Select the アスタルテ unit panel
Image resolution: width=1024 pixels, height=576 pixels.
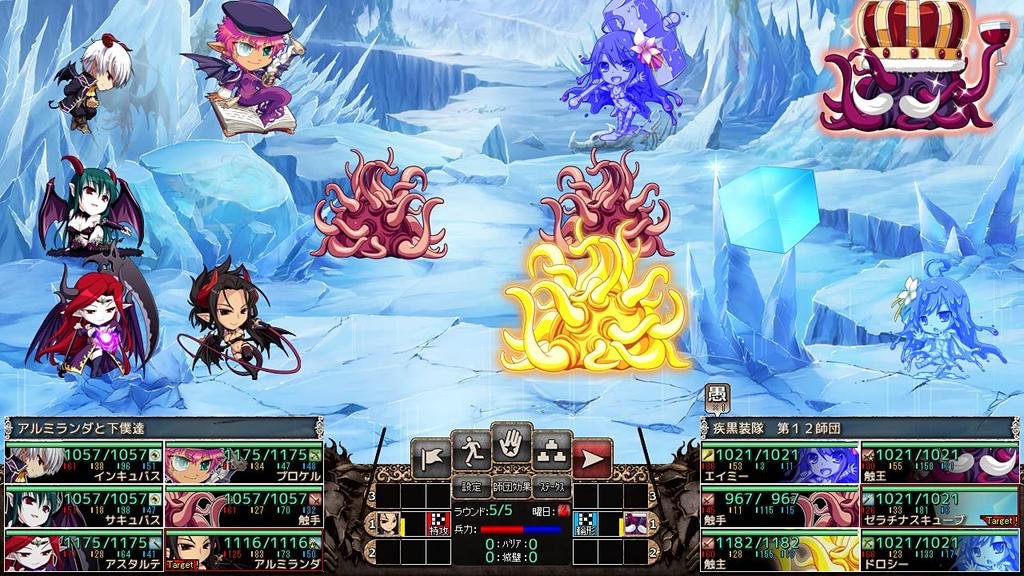tap(83, 549)
